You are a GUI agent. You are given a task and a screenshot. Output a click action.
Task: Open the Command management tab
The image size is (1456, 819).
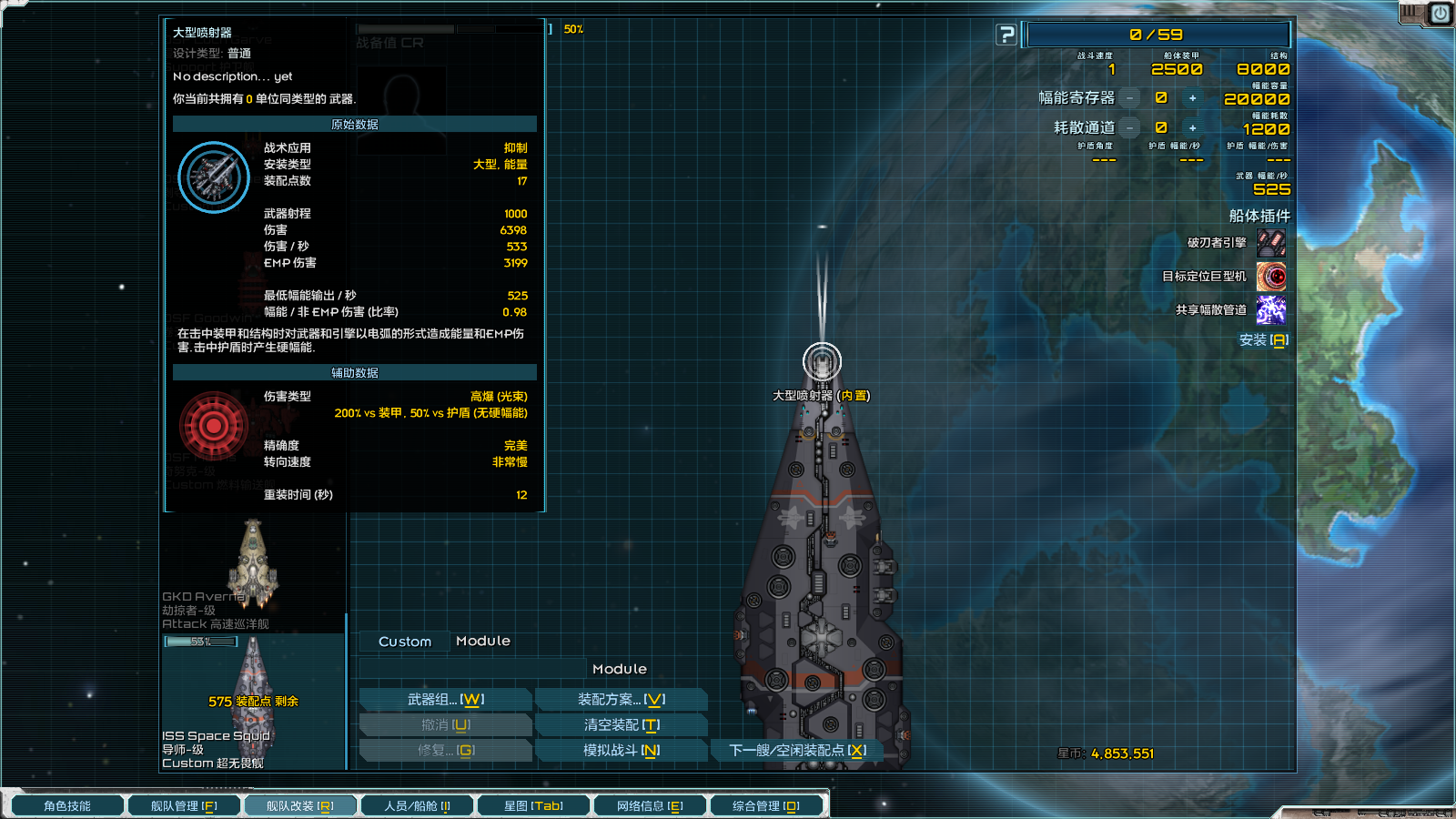766,806
